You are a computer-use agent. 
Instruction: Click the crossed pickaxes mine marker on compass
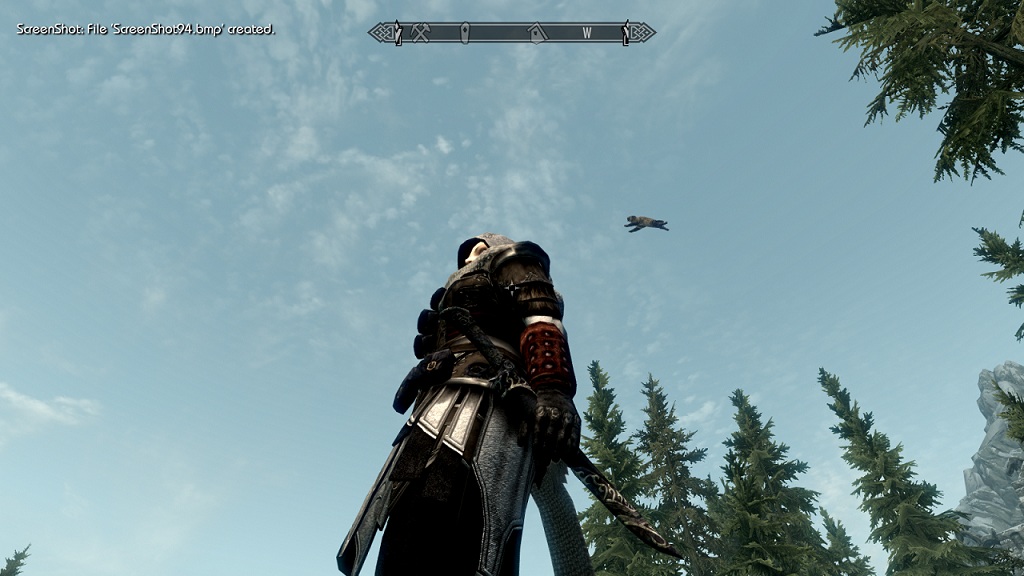420,33
